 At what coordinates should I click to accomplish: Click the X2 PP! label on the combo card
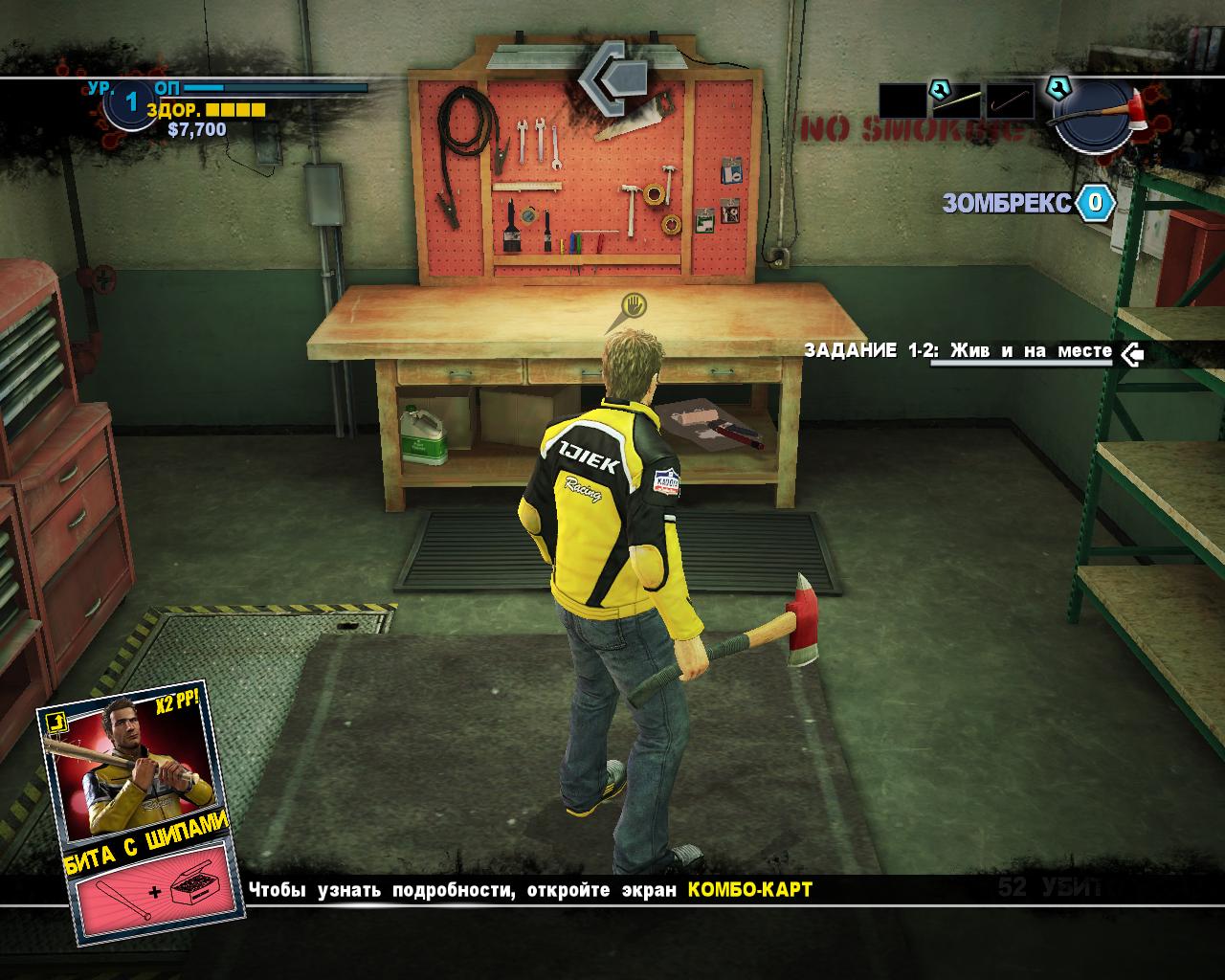point(177,700)
